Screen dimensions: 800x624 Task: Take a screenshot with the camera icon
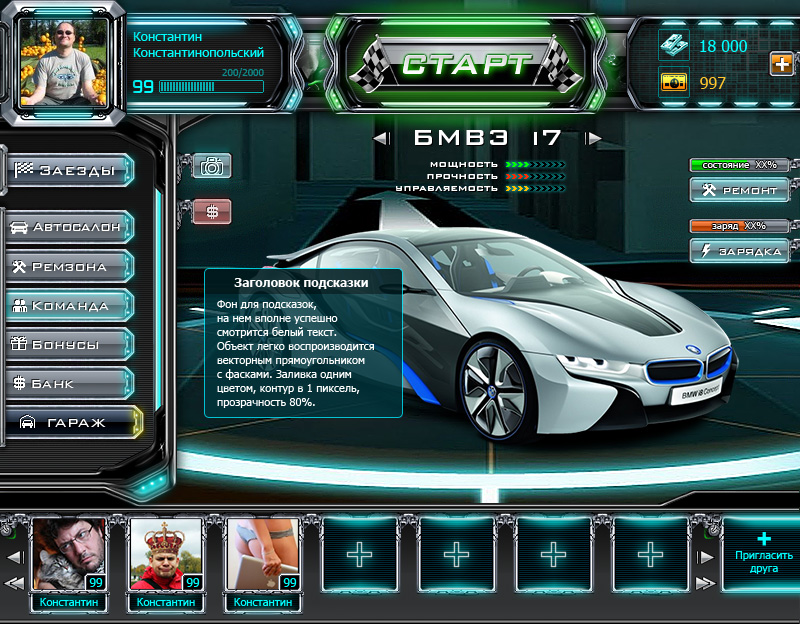[211, 166]
